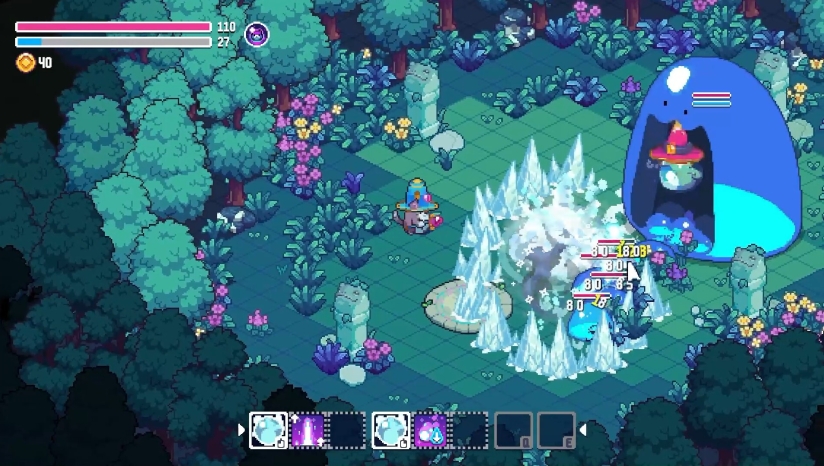Choose the ice orb spell beside the purple beam
The height and width of the screenshot is (466, 824).
coord(268,431)
